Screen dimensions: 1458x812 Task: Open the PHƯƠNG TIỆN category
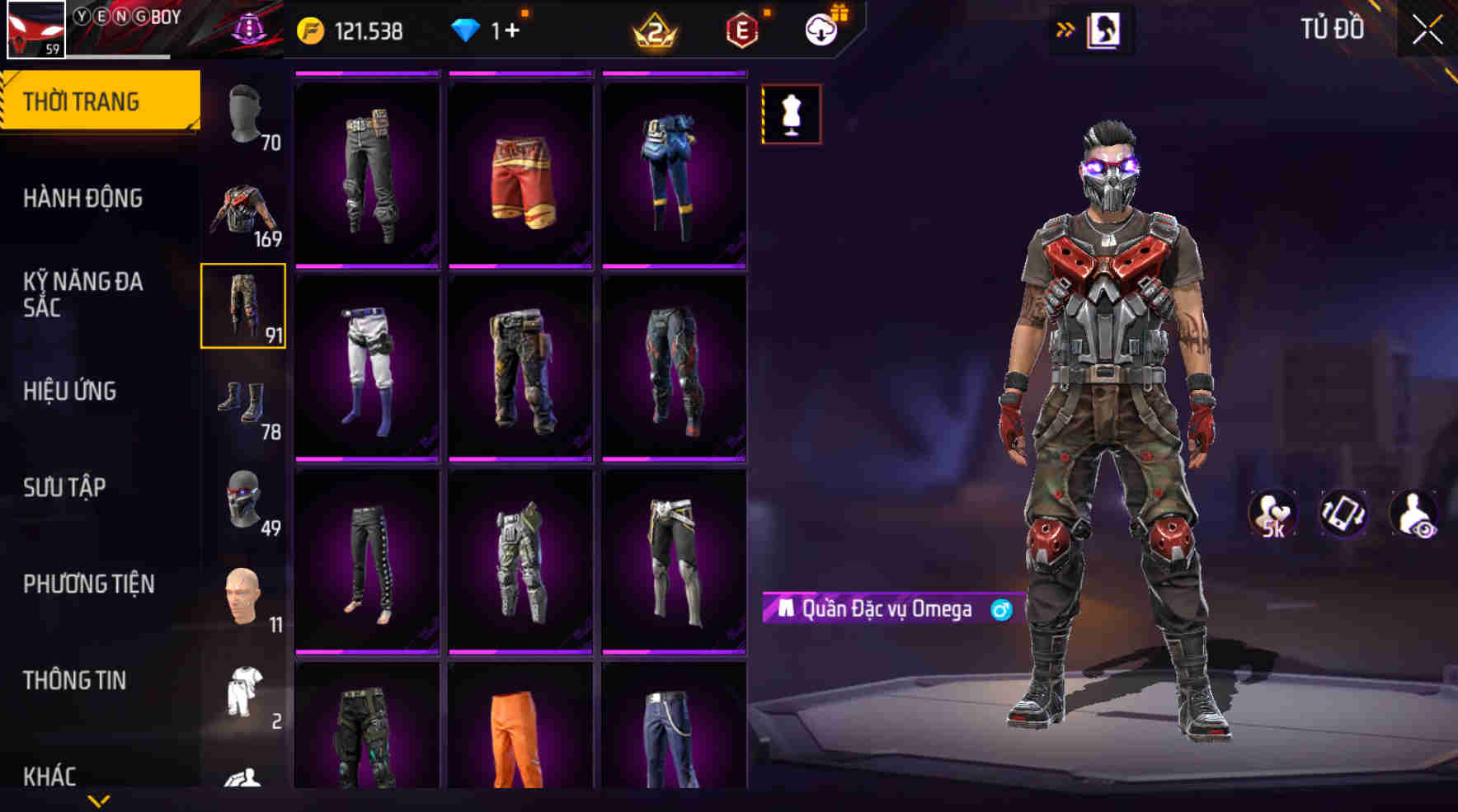coord(87,584)
